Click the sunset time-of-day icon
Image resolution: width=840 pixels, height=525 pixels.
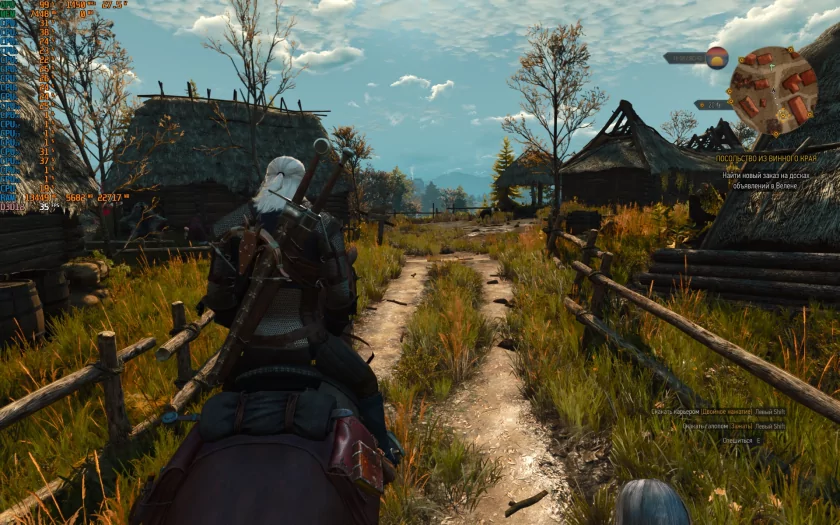(x=717, y=57)
